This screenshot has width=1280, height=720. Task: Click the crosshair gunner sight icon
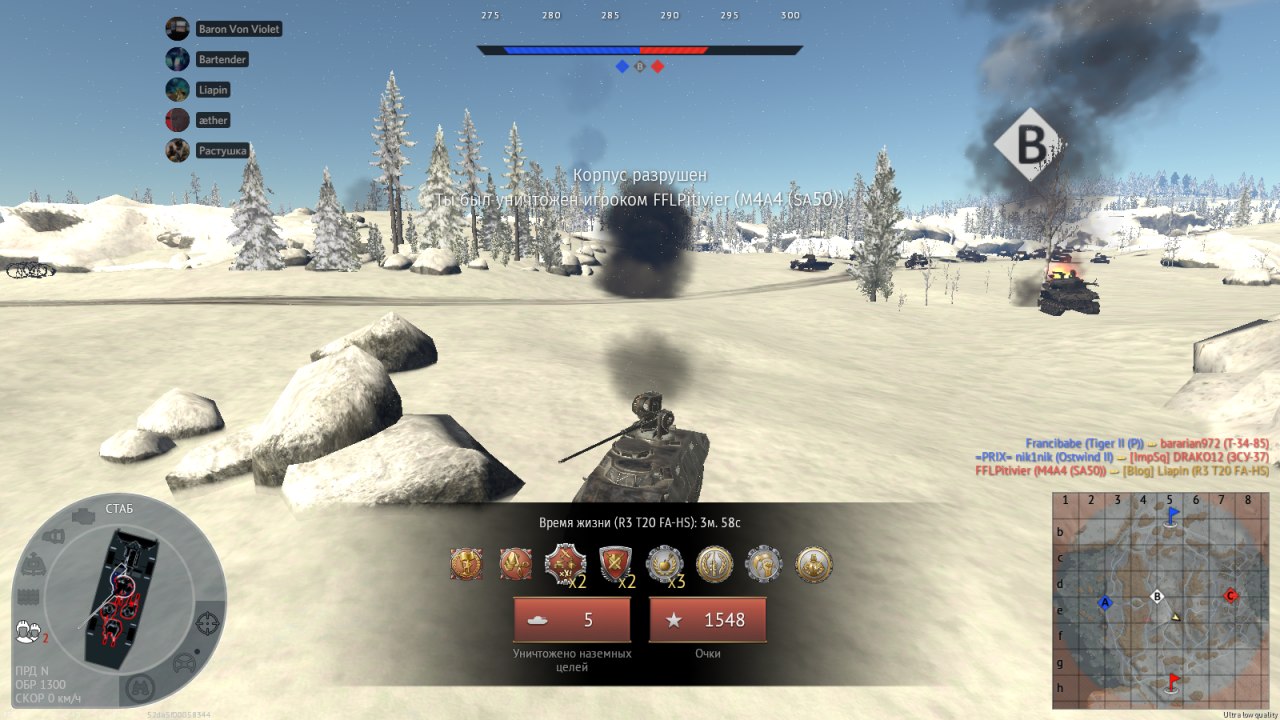(x=208, y=624)
